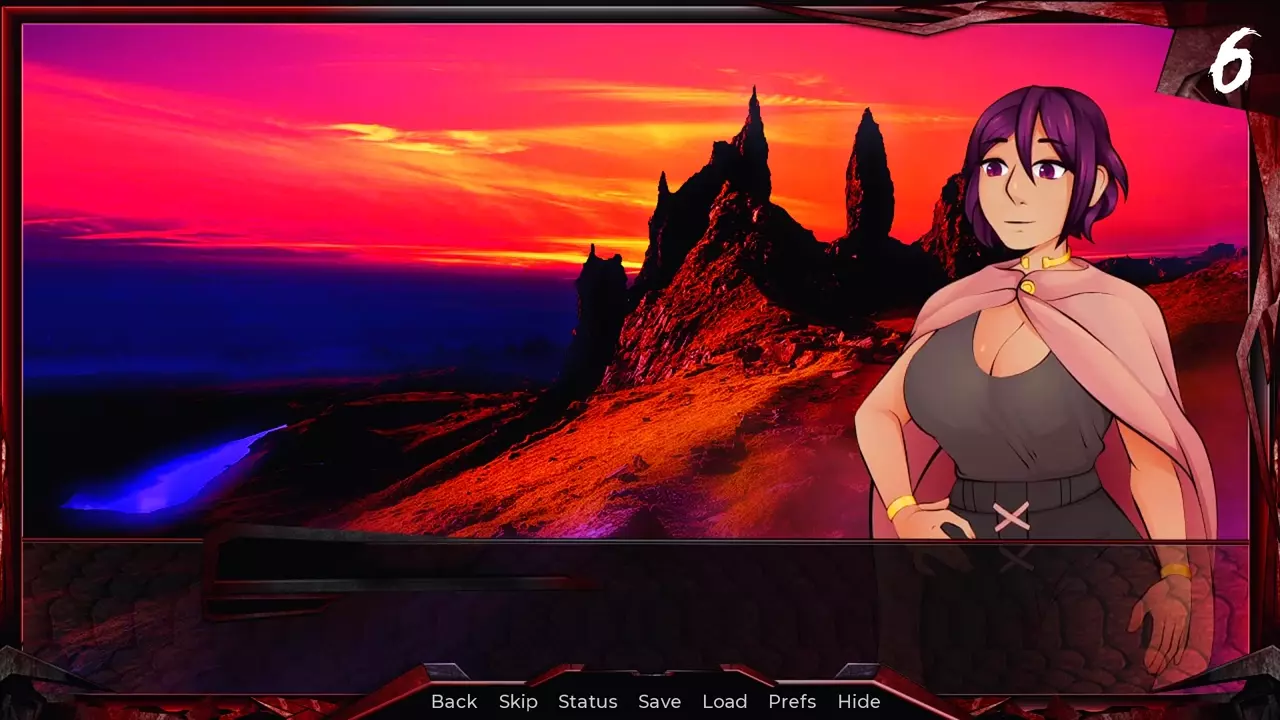Load a saved game
1280x720 pixels.
point(725,702)
